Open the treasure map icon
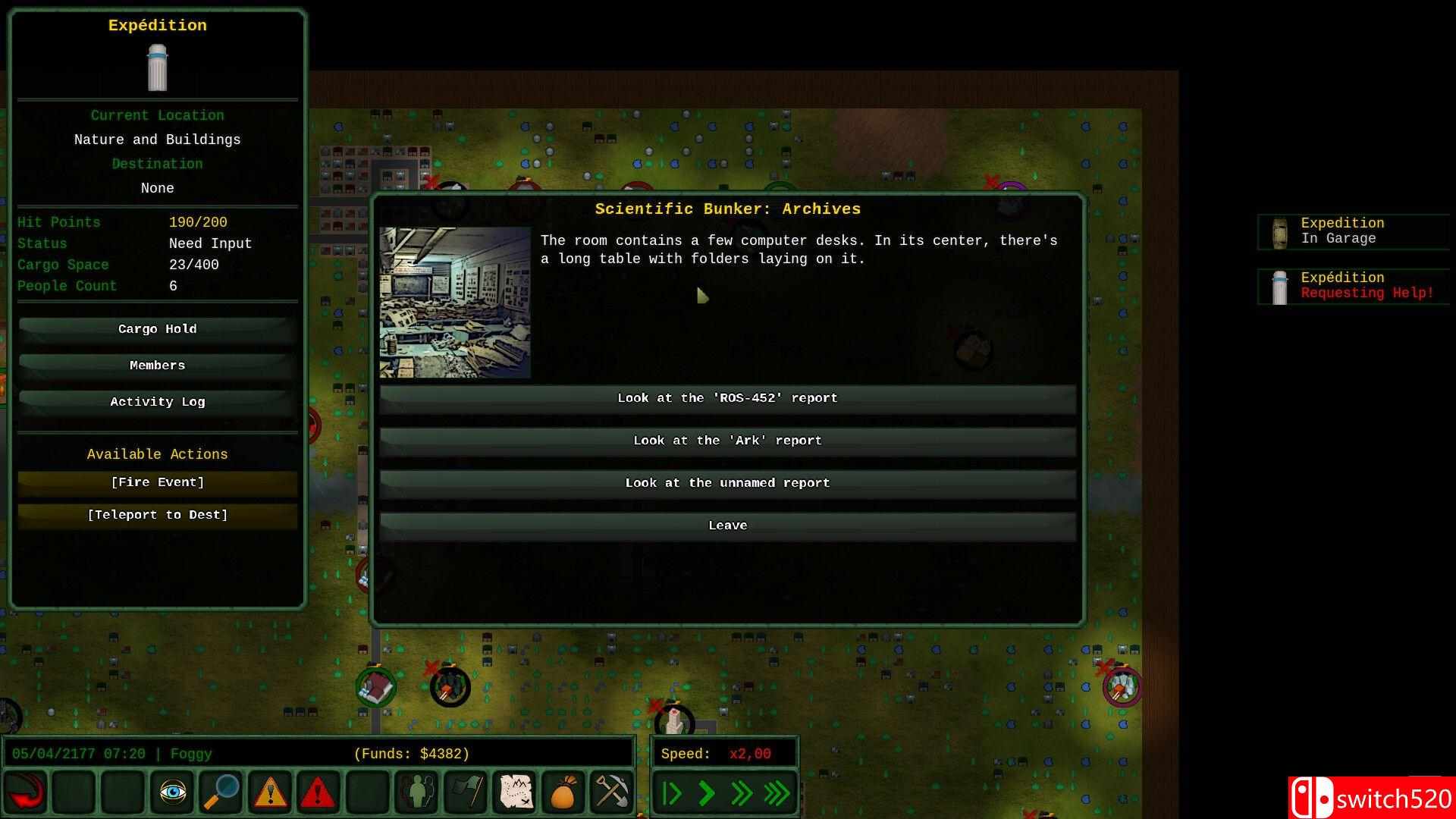The width and height of the screenshot is (1456, 819). pos(513,793)
